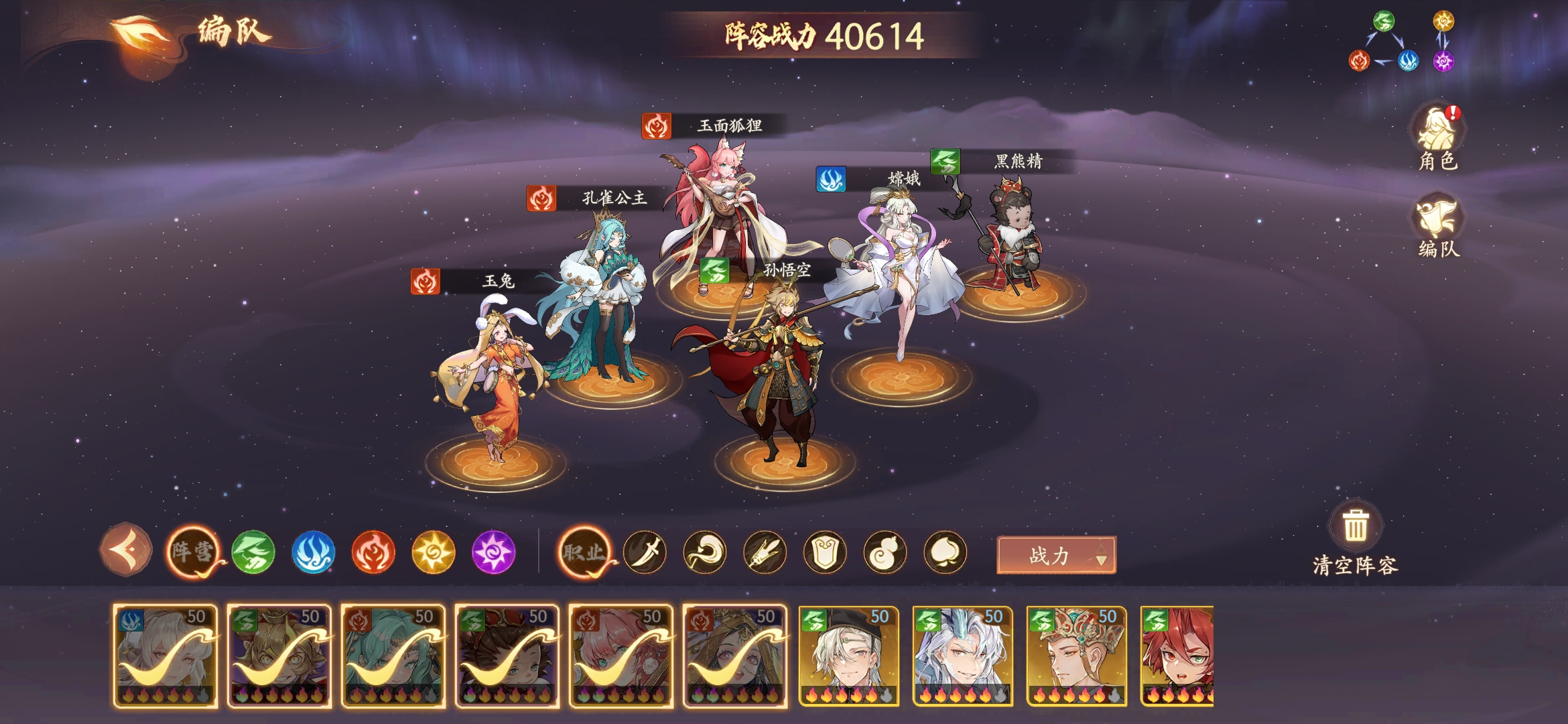Open the 角色 character menu
The image size is (1568, 724).
click(x=1438, y=139)
